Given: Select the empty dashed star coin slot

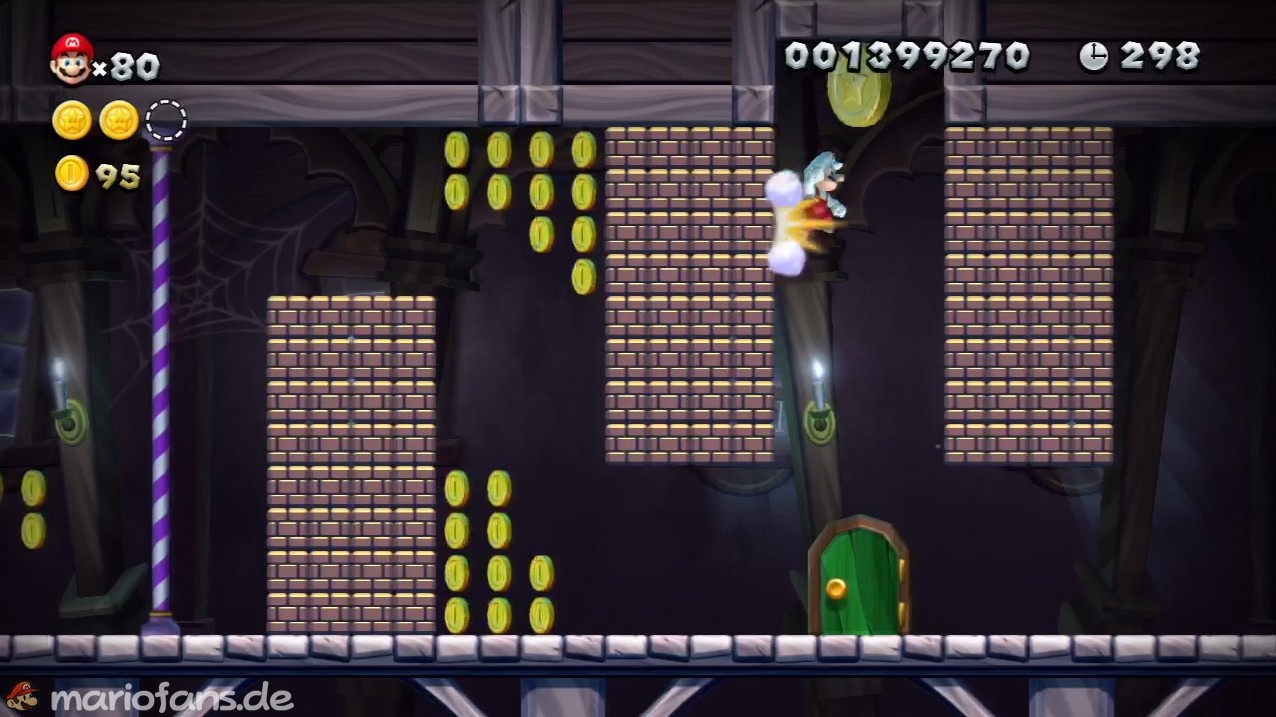Looking at the screenshot, I should [166, 120].
